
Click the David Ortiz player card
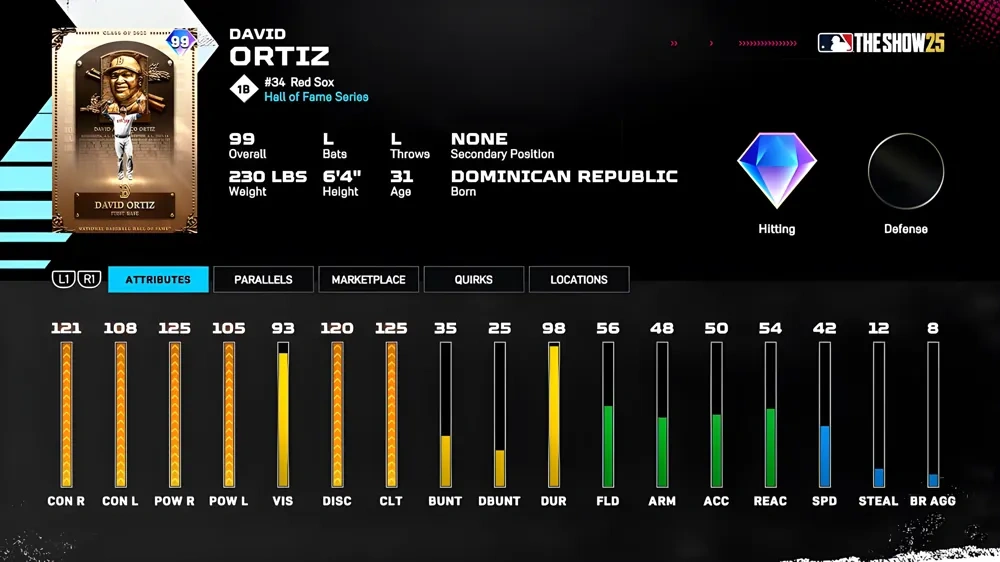[x=125, y=131]
